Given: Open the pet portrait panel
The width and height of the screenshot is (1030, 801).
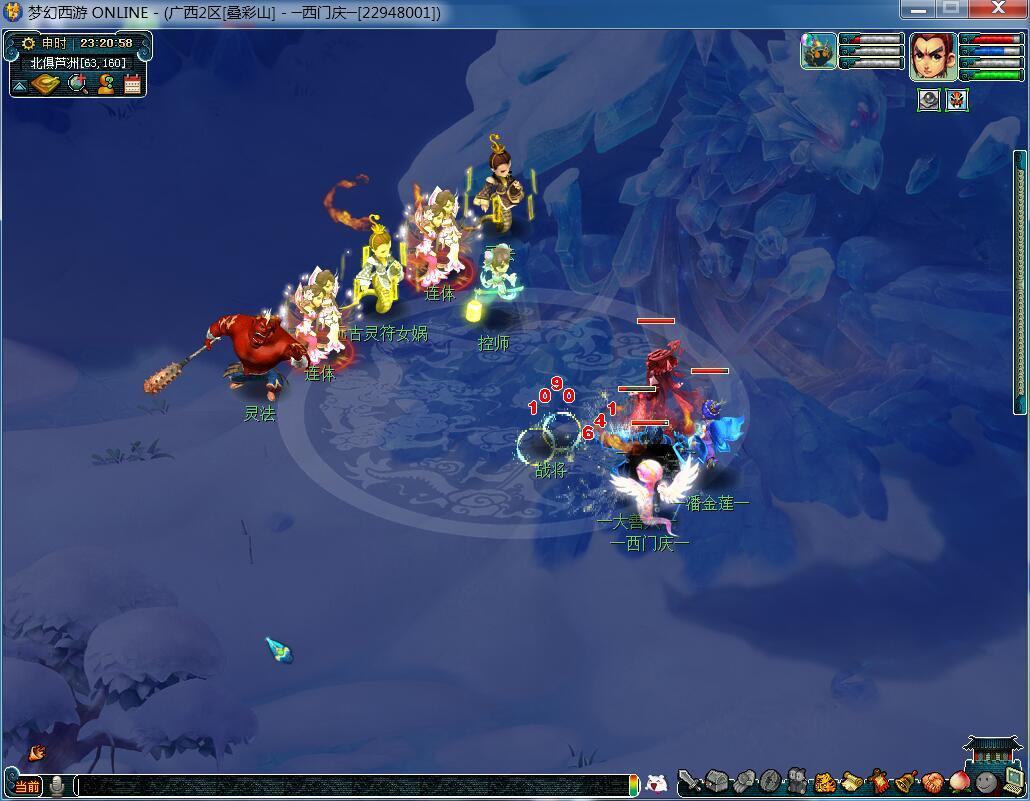Looking at the screenshot, I should [819, 52].
